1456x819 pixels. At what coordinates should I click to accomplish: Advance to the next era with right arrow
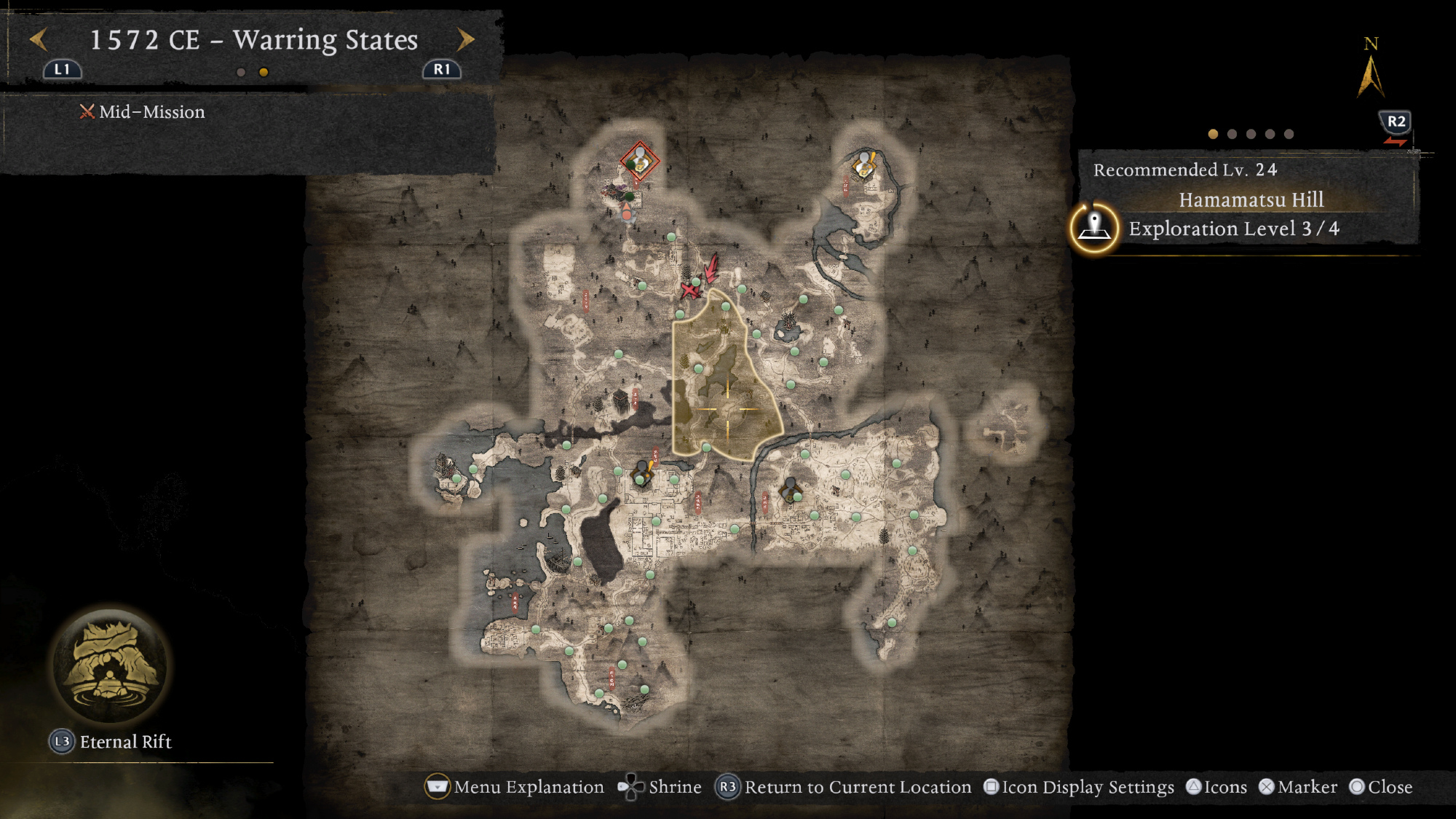[466, 39]
